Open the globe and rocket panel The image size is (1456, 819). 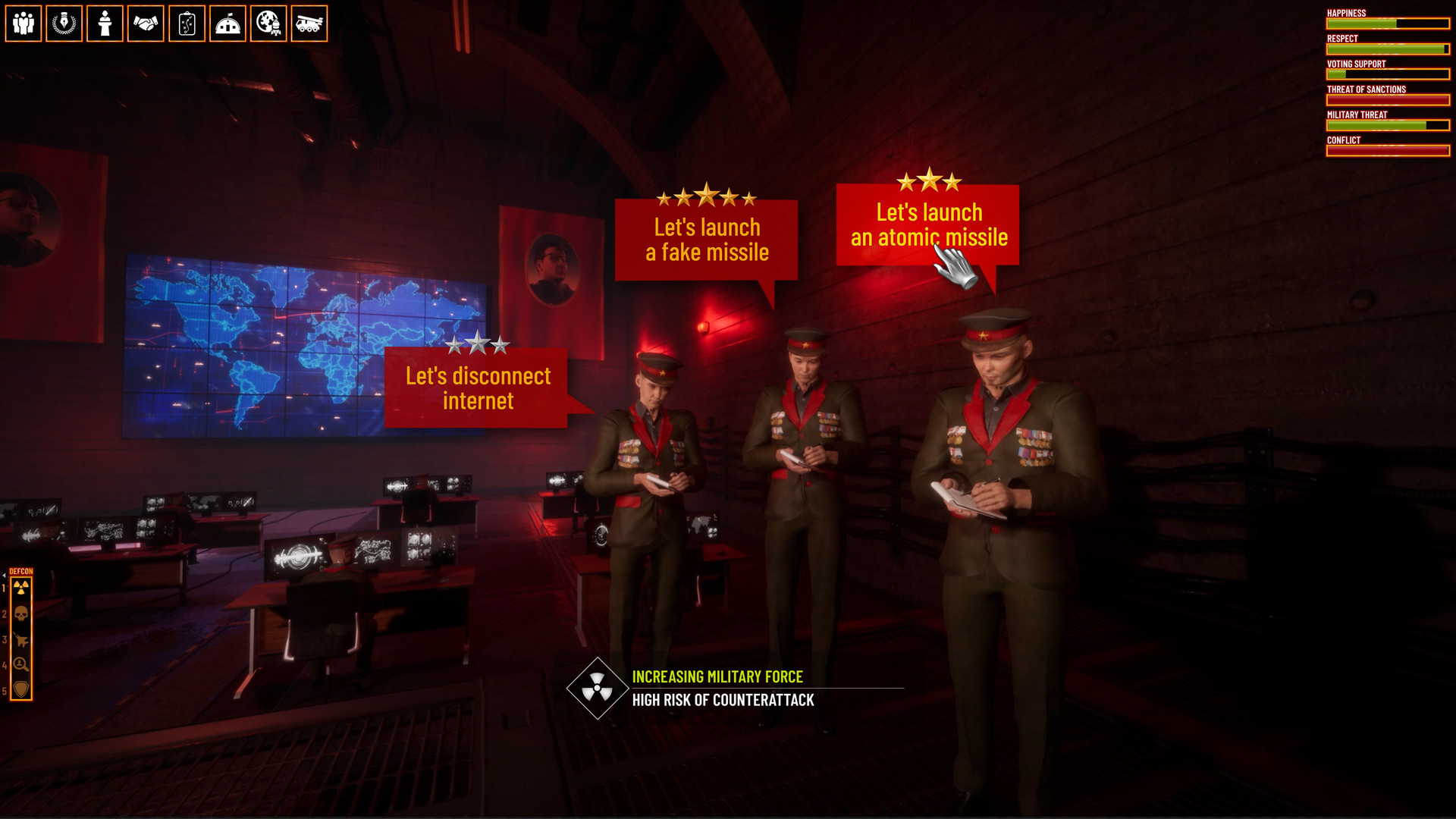click(x=268, y=24)
